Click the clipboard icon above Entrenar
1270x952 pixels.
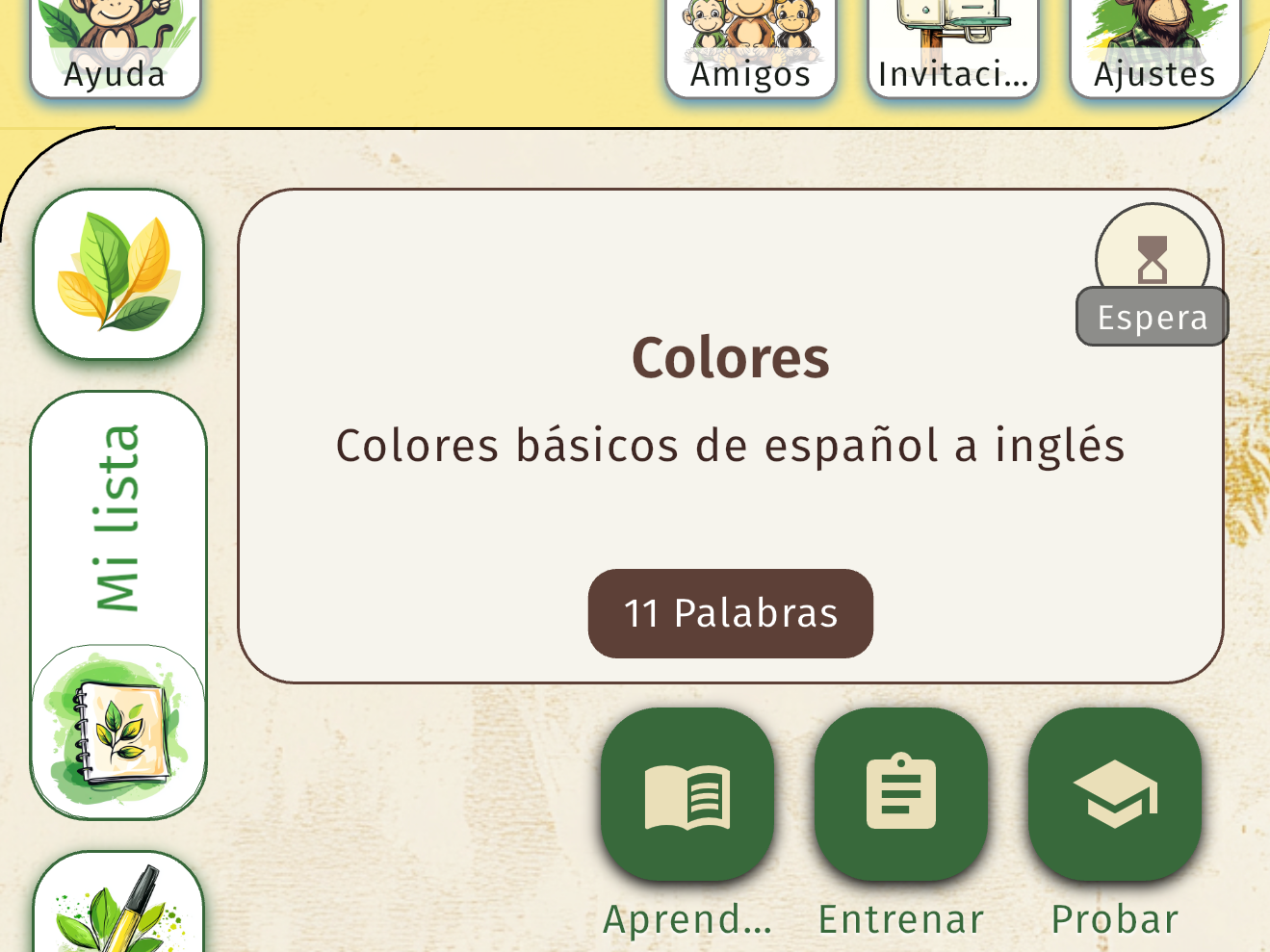pyautogui.click(x=900, y=794)
